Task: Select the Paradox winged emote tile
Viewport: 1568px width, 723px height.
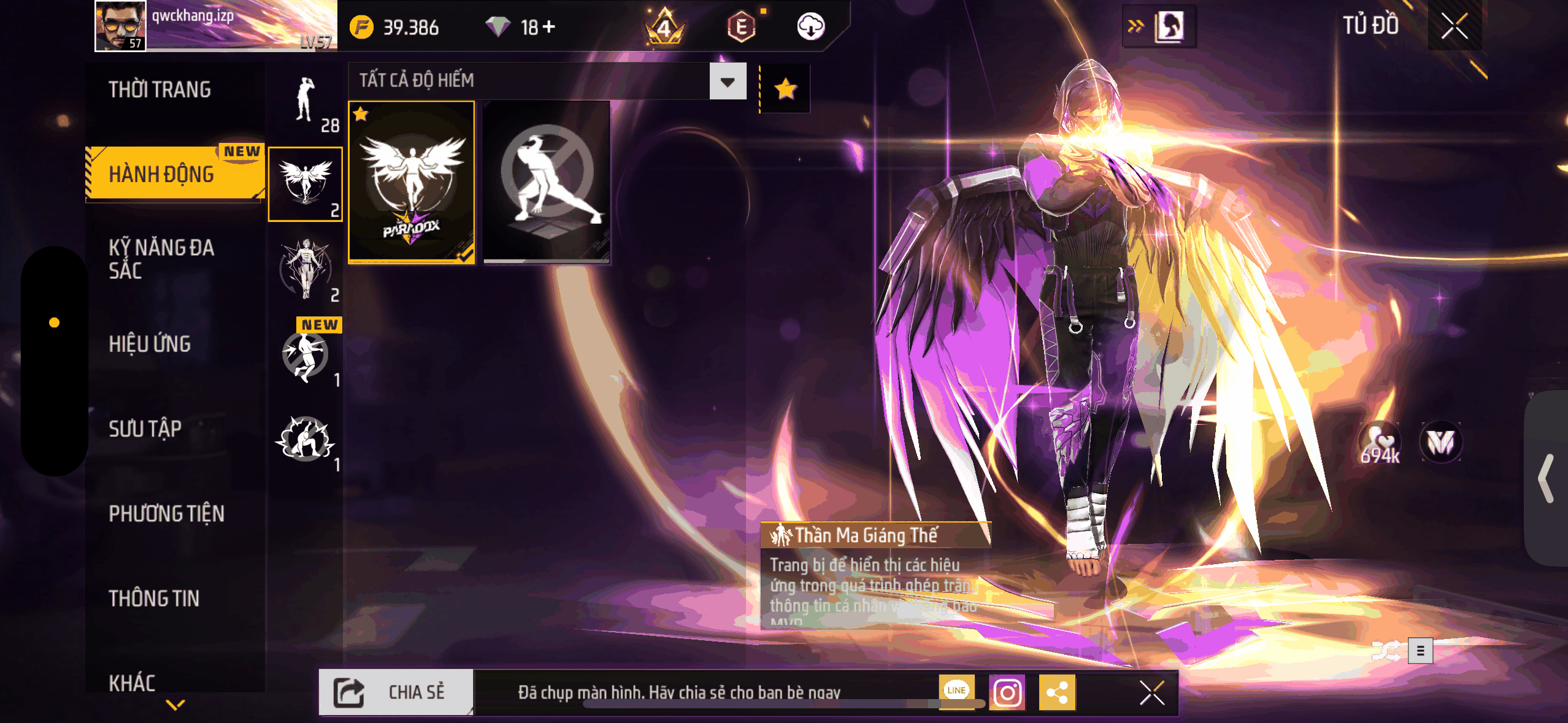Action: point(412,183)
